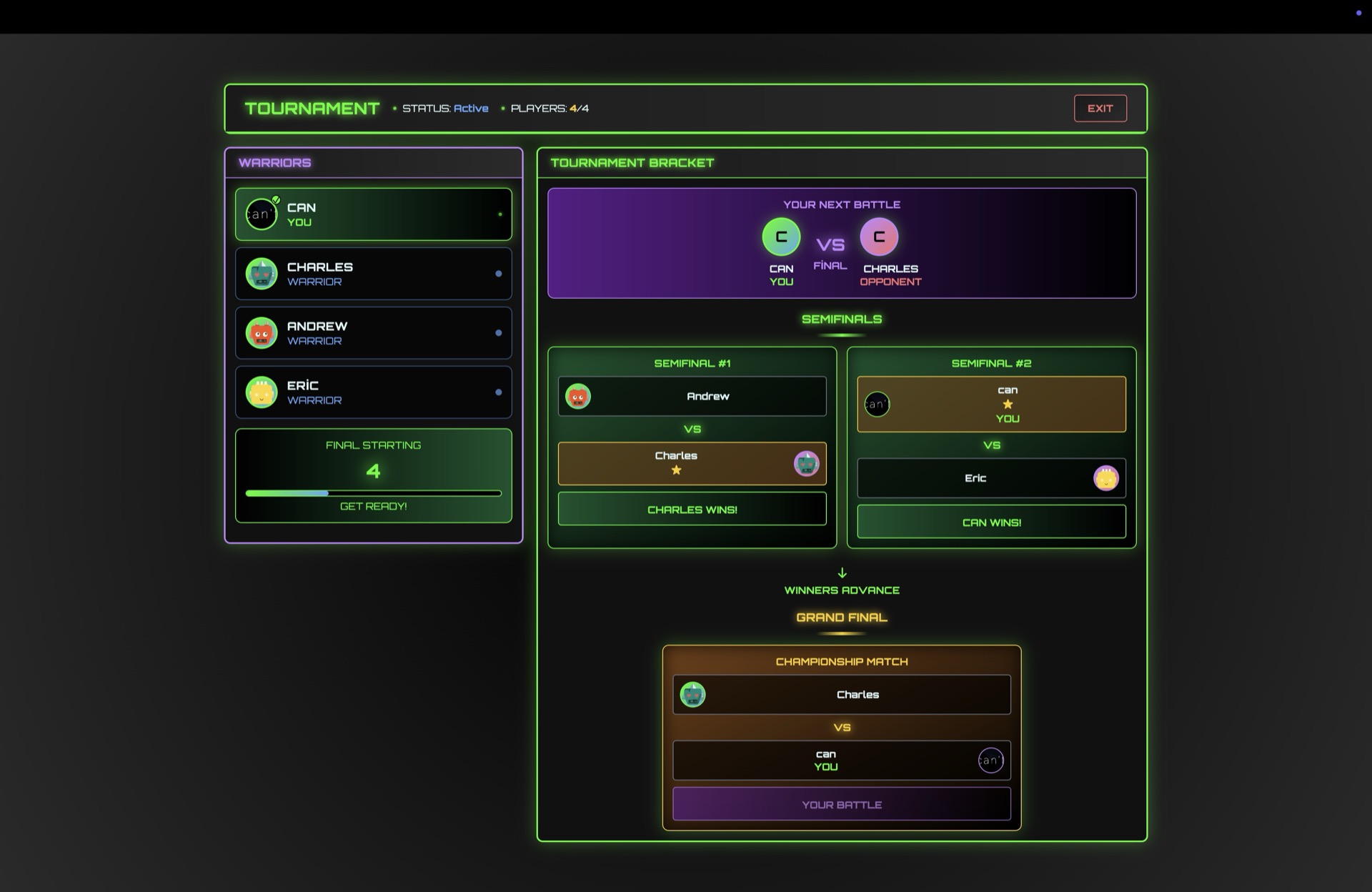Click Charles' robot avatar in the Warriors panel
Viewport: 1372px width, 892px height.
point(262,273)
